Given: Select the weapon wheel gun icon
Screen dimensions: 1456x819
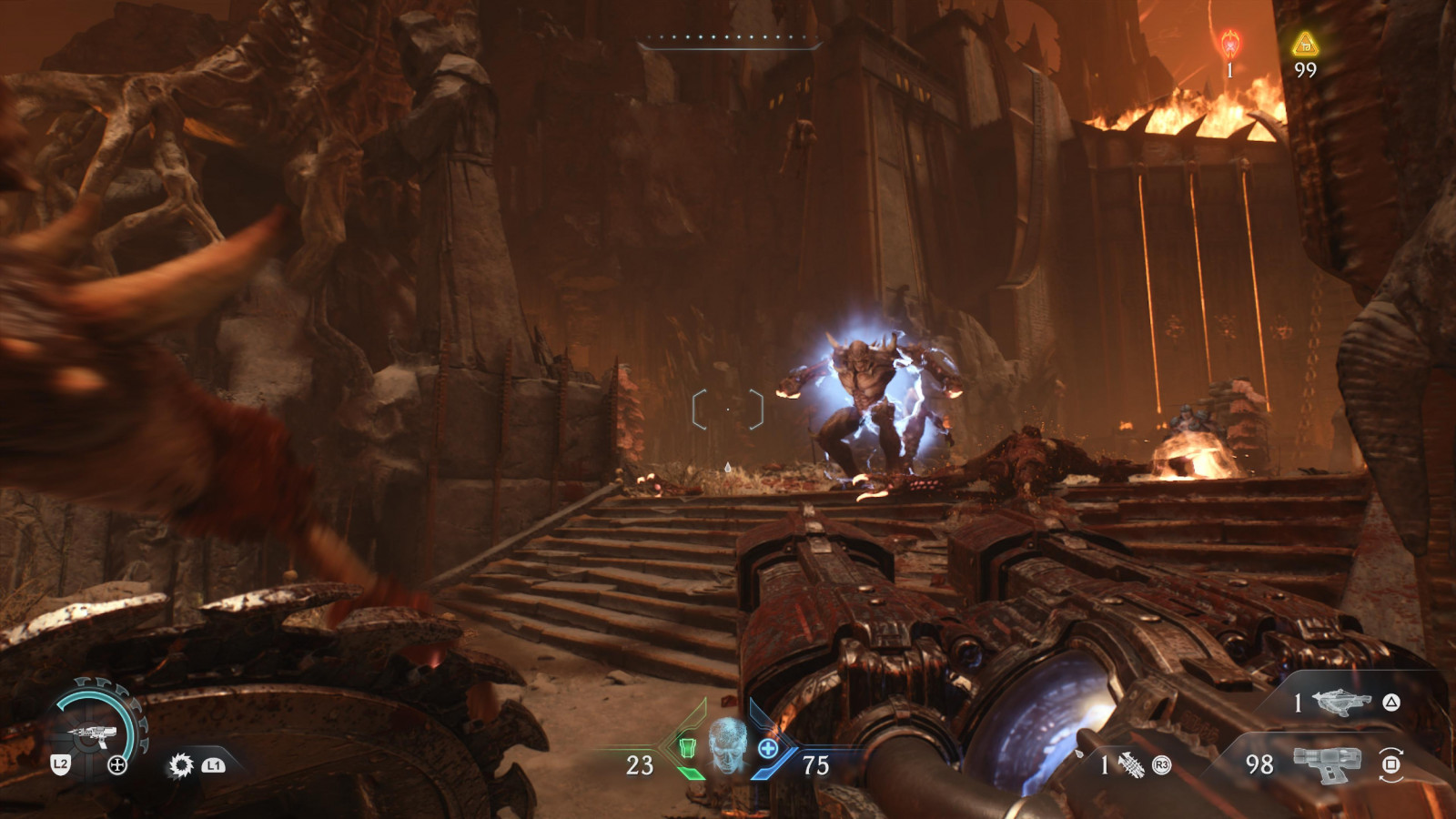Looking at the screenshot, I should pyautogui.click(x=91, y=733).
